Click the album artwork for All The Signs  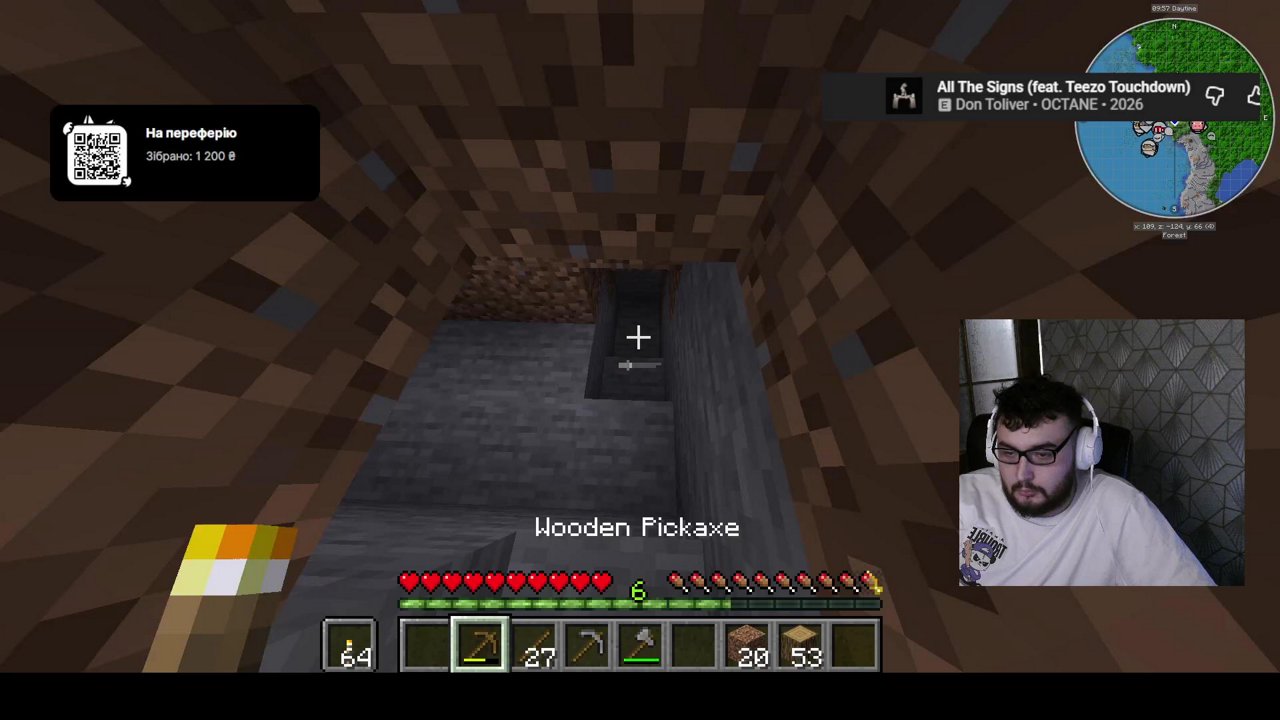[904, 95]
